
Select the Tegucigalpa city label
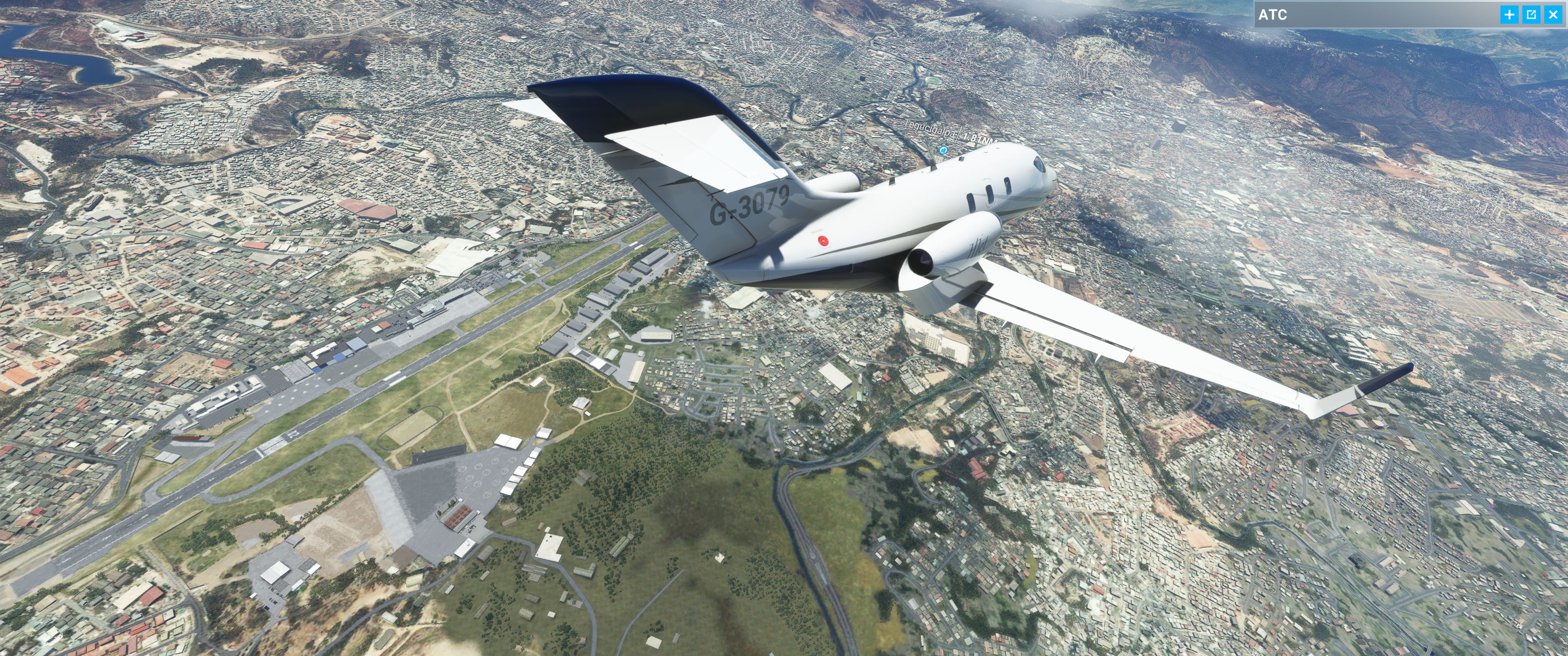pos(930,128)
